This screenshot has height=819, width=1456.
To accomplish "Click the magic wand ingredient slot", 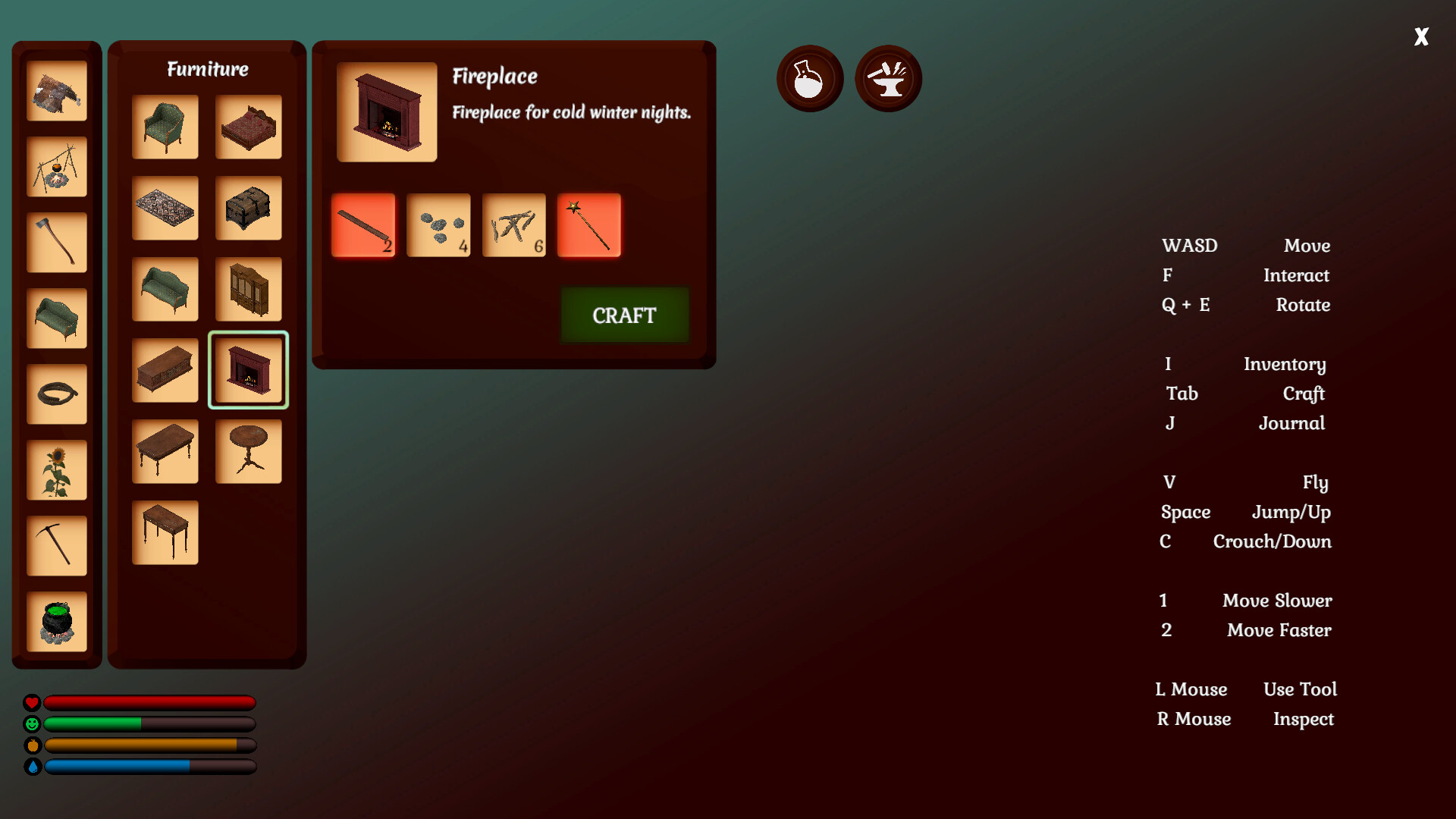I will [589, 225].
